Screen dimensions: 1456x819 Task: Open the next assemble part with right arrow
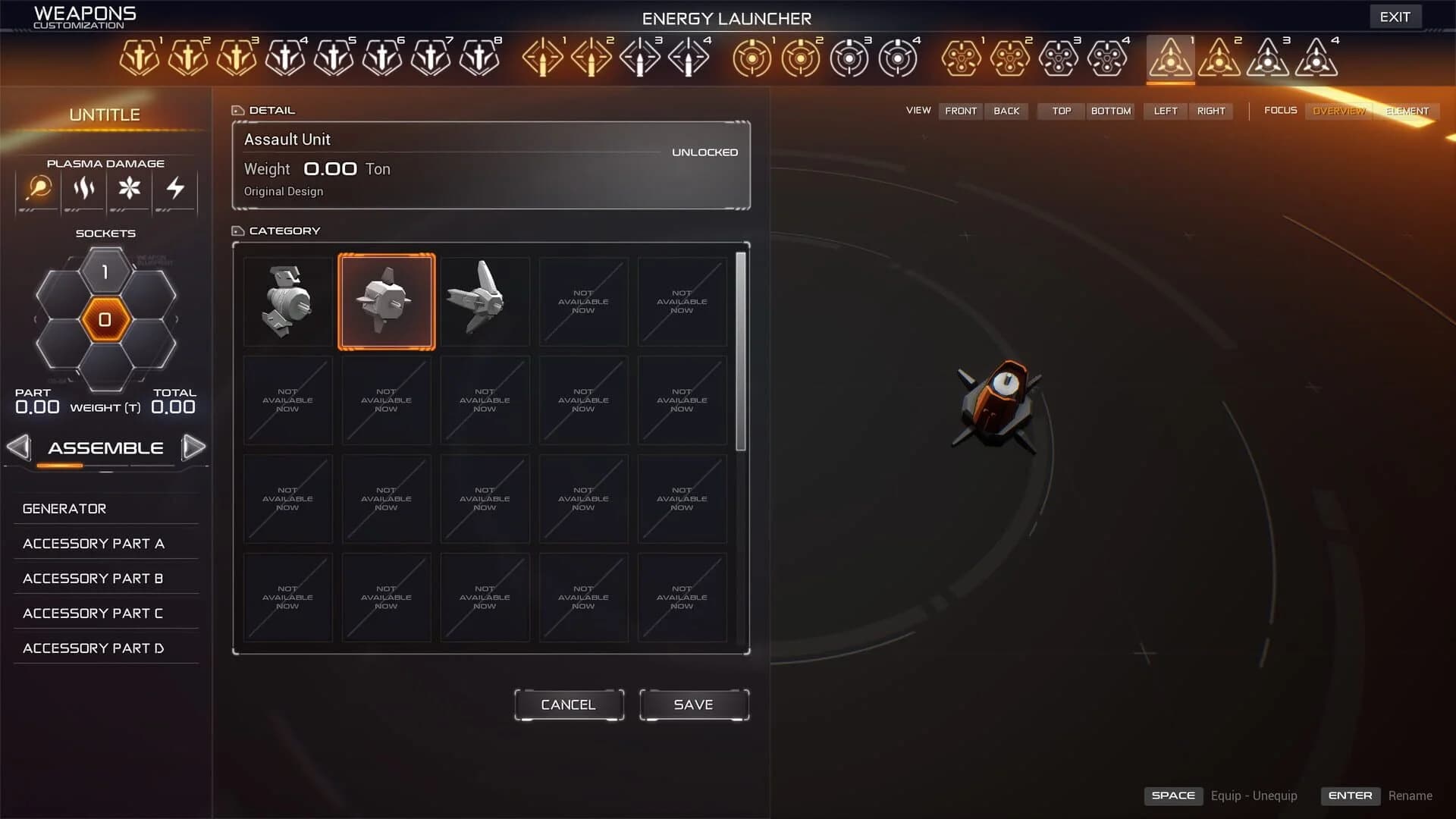(194, 447)
